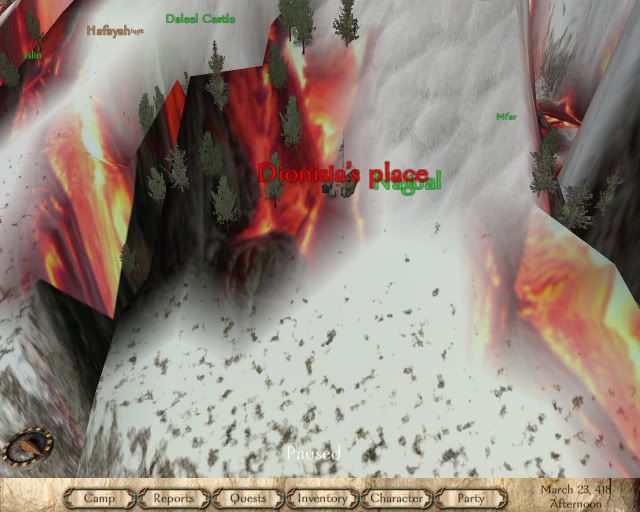View the Character sheet
This screenshot has width=640, height=512.
pos(397,497)
